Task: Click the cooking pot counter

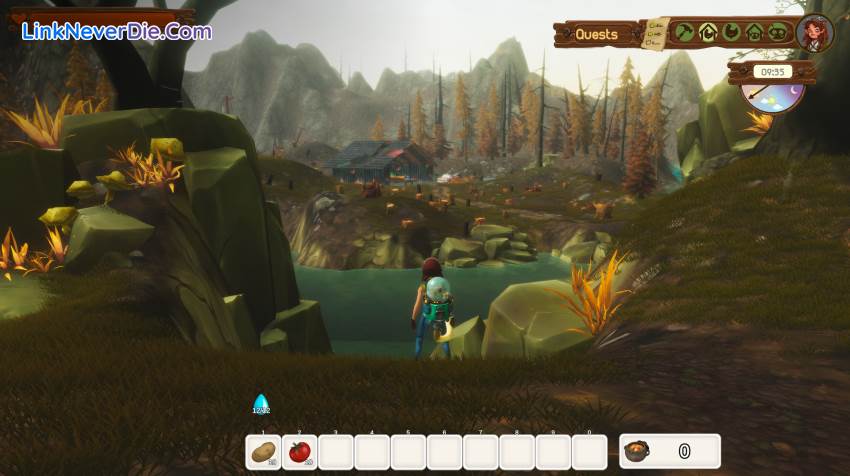Action: [x=669, y=451]
